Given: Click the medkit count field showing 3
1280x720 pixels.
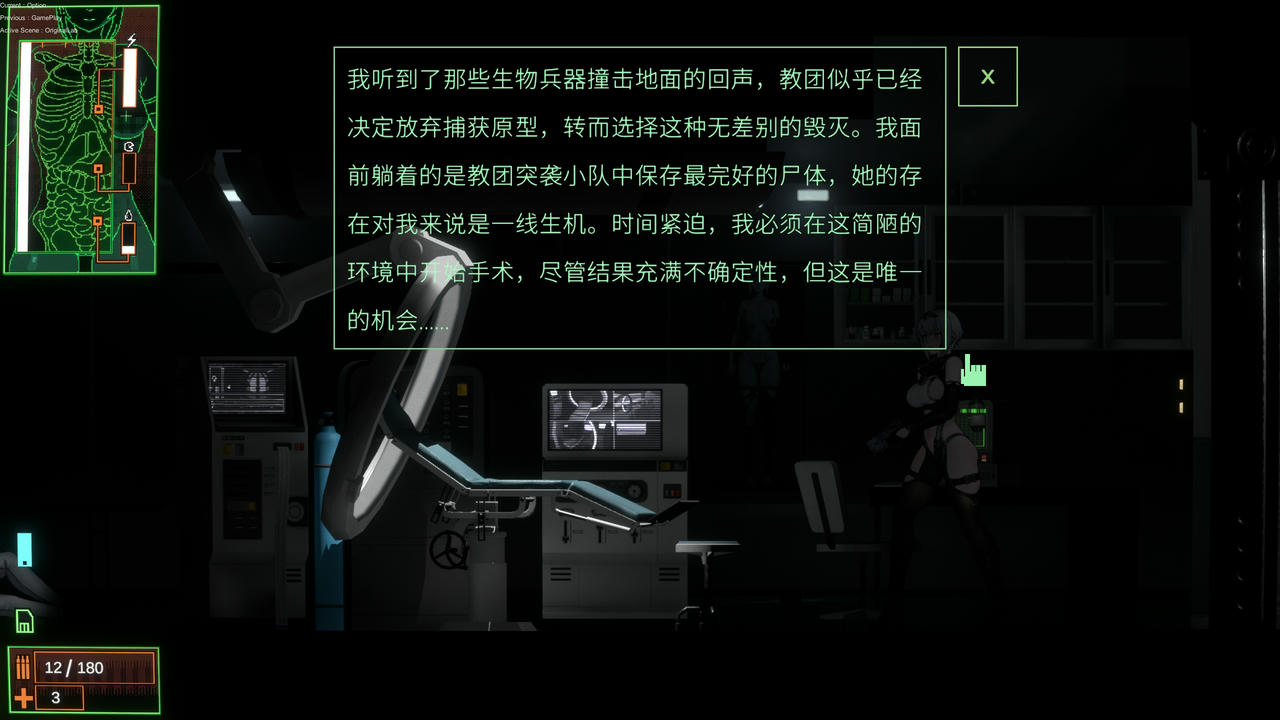Looking at the screenshot, I should [58, 698].
